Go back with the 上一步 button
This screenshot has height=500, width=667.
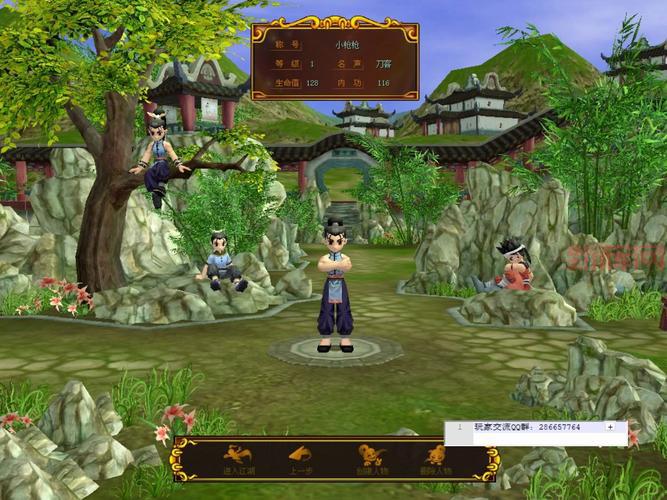(x=299, y=459)
